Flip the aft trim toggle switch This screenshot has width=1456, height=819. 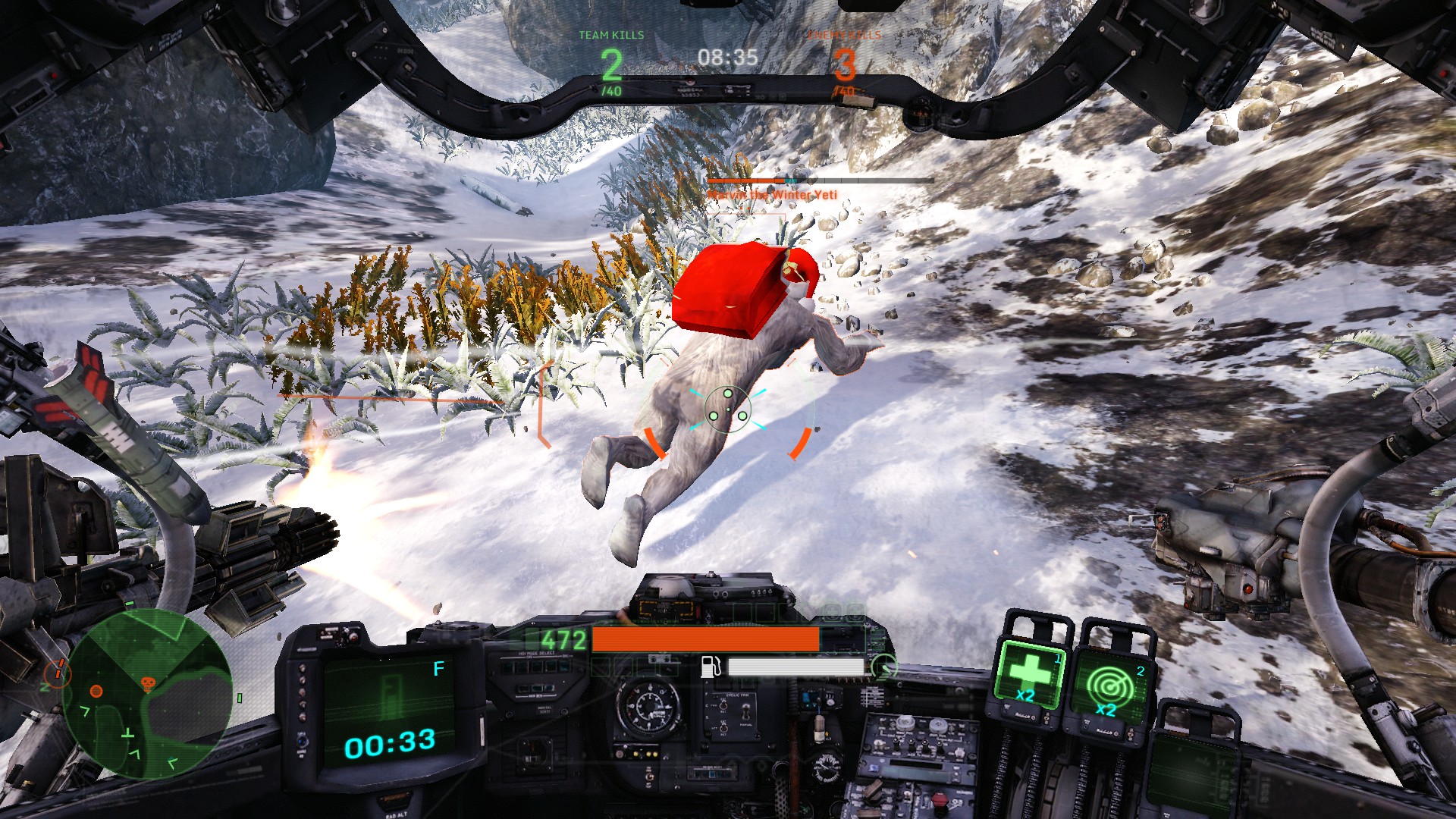tap(723, 729)
